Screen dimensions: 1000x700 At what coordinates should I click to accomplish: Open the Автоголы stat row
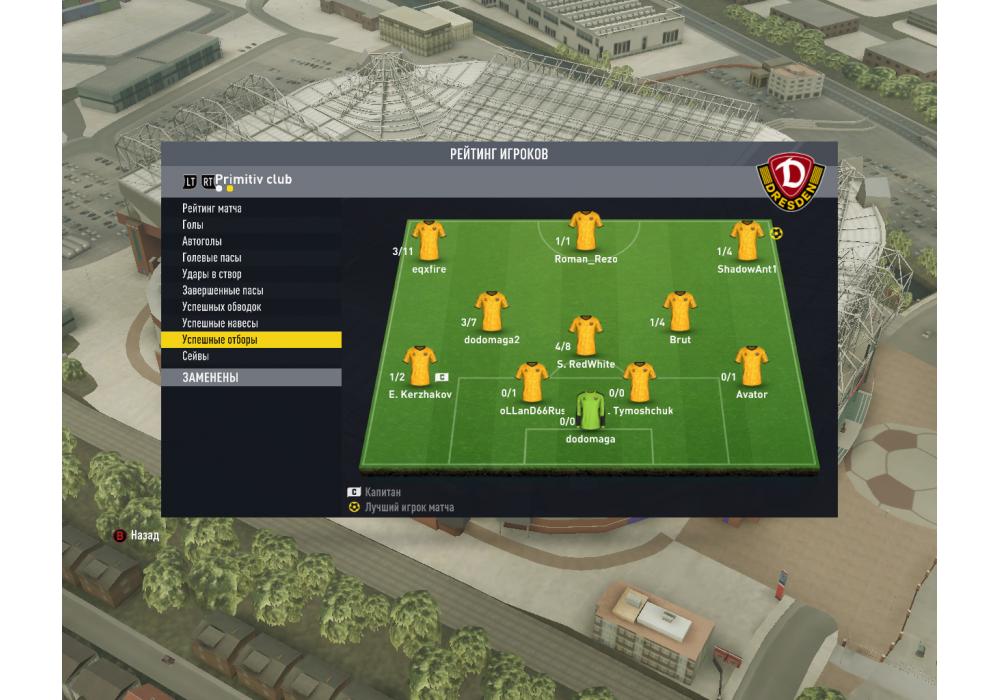pyautogui.click(x=202, y=242)
